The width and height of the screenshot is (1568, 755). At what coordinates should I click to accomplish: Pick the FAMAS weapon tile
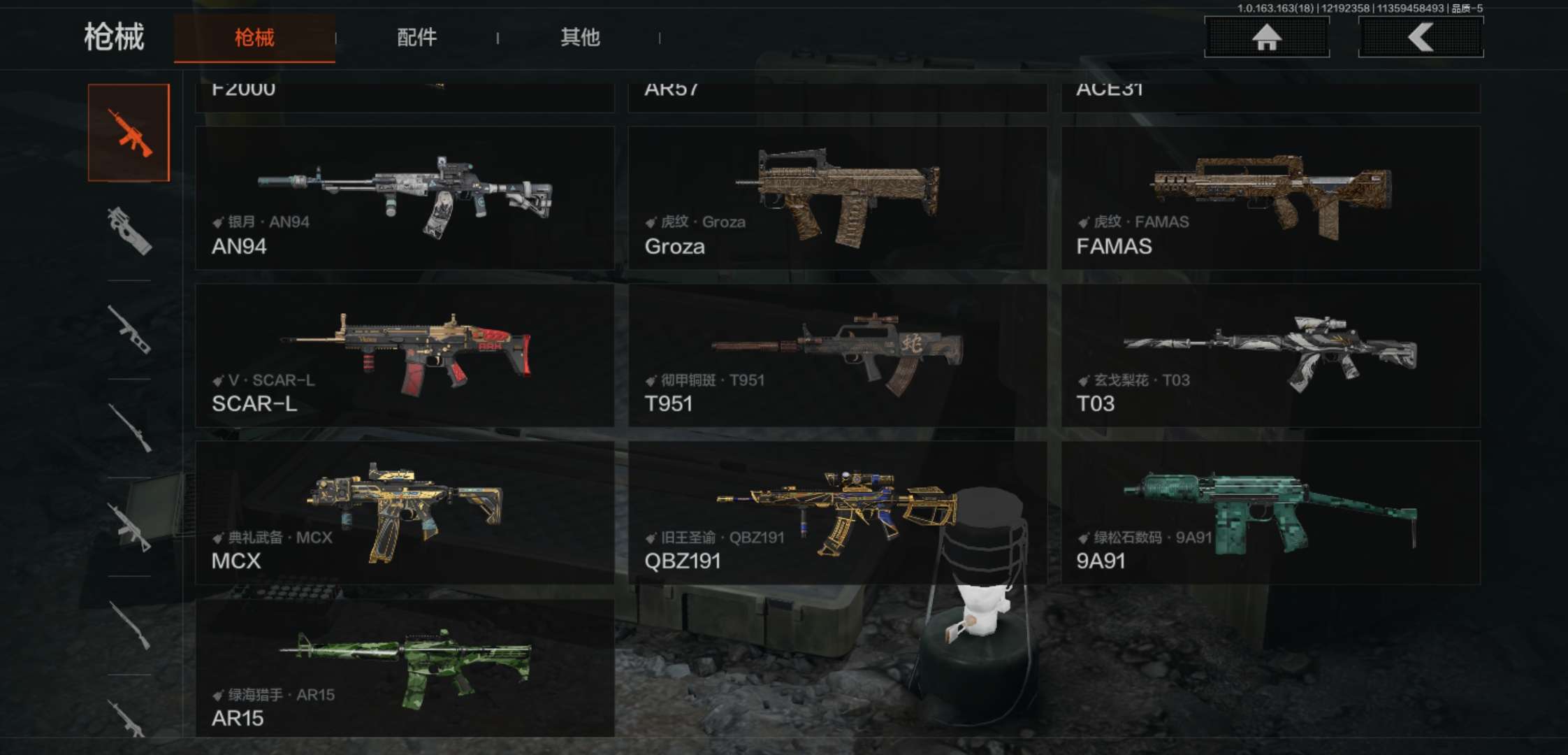(1270, 199)
